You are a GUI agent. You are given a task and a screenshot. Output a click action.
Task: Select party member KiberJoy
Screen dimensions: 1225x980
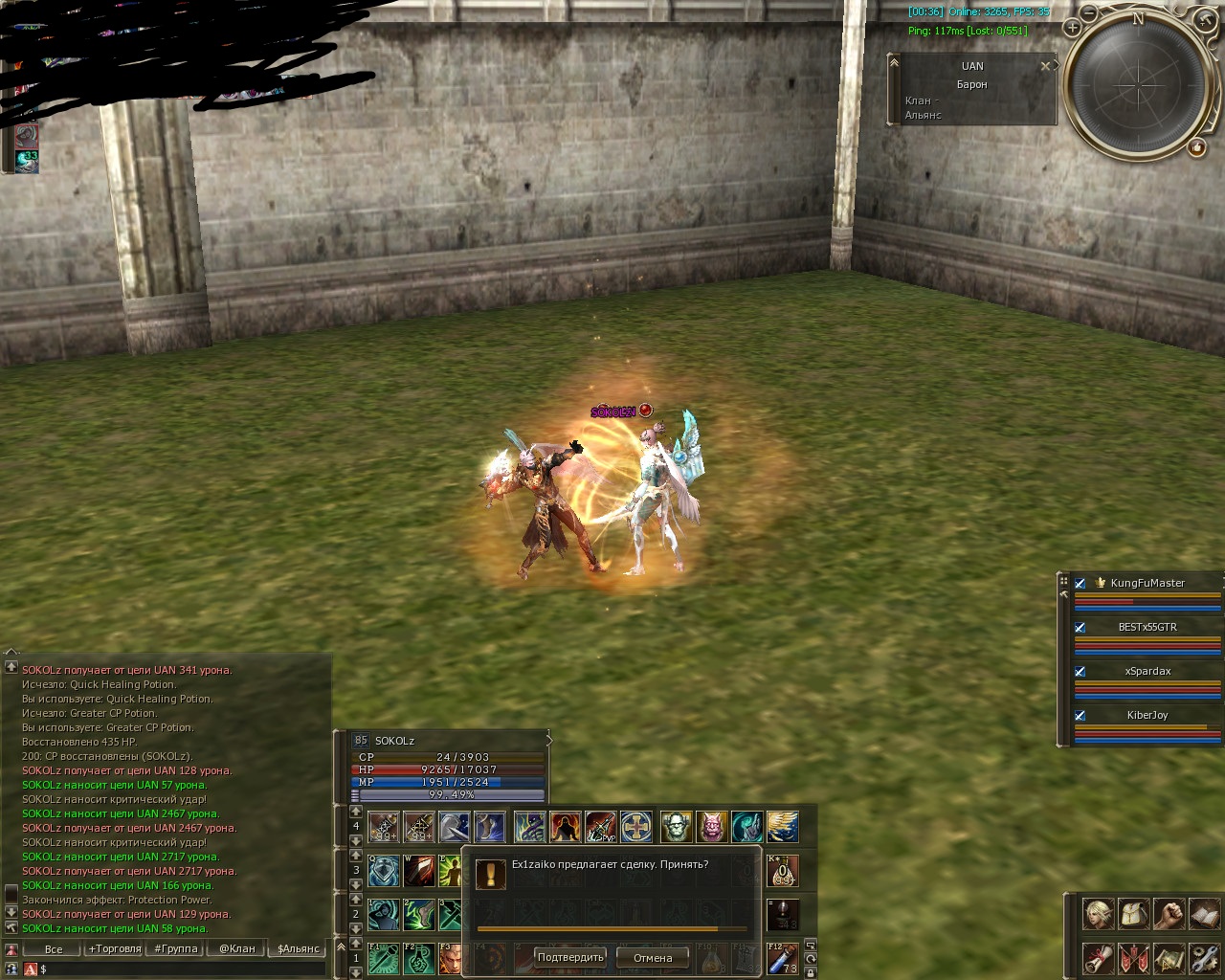click(1147, 715)
